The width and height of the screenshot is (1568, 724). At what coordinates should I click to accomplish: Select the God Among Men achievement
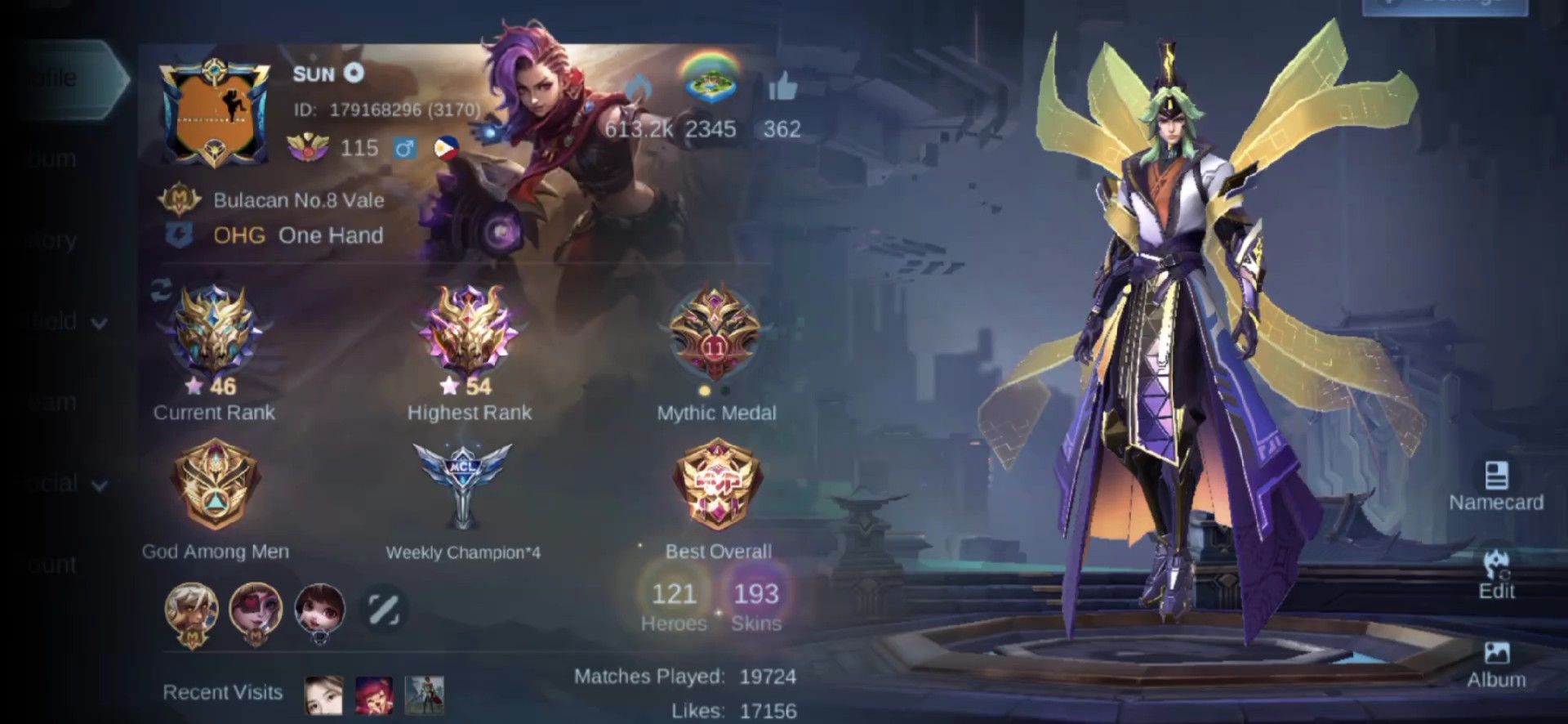tap(215, 485)
